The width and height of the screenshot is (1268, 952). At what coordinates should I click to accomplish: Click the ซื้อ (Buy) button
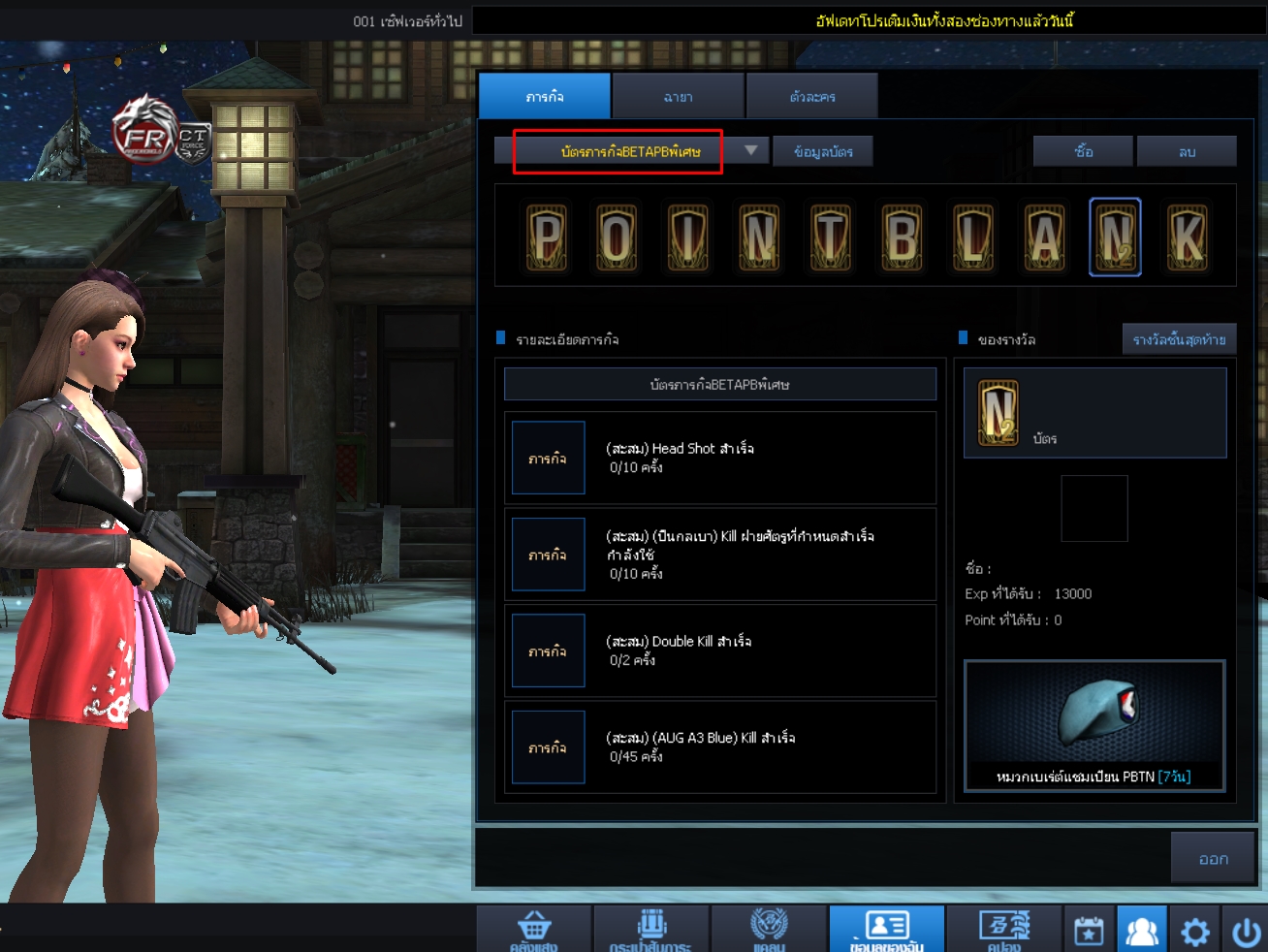tap(1083, 150)
